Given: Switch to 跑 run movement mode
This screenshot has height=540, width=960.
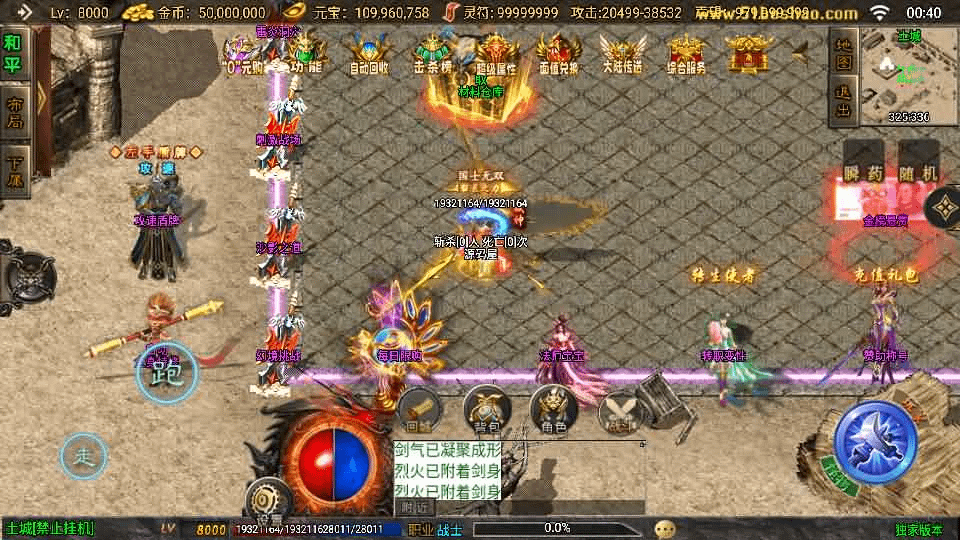Looking at the screenshot, I should [x=166, y=374].
